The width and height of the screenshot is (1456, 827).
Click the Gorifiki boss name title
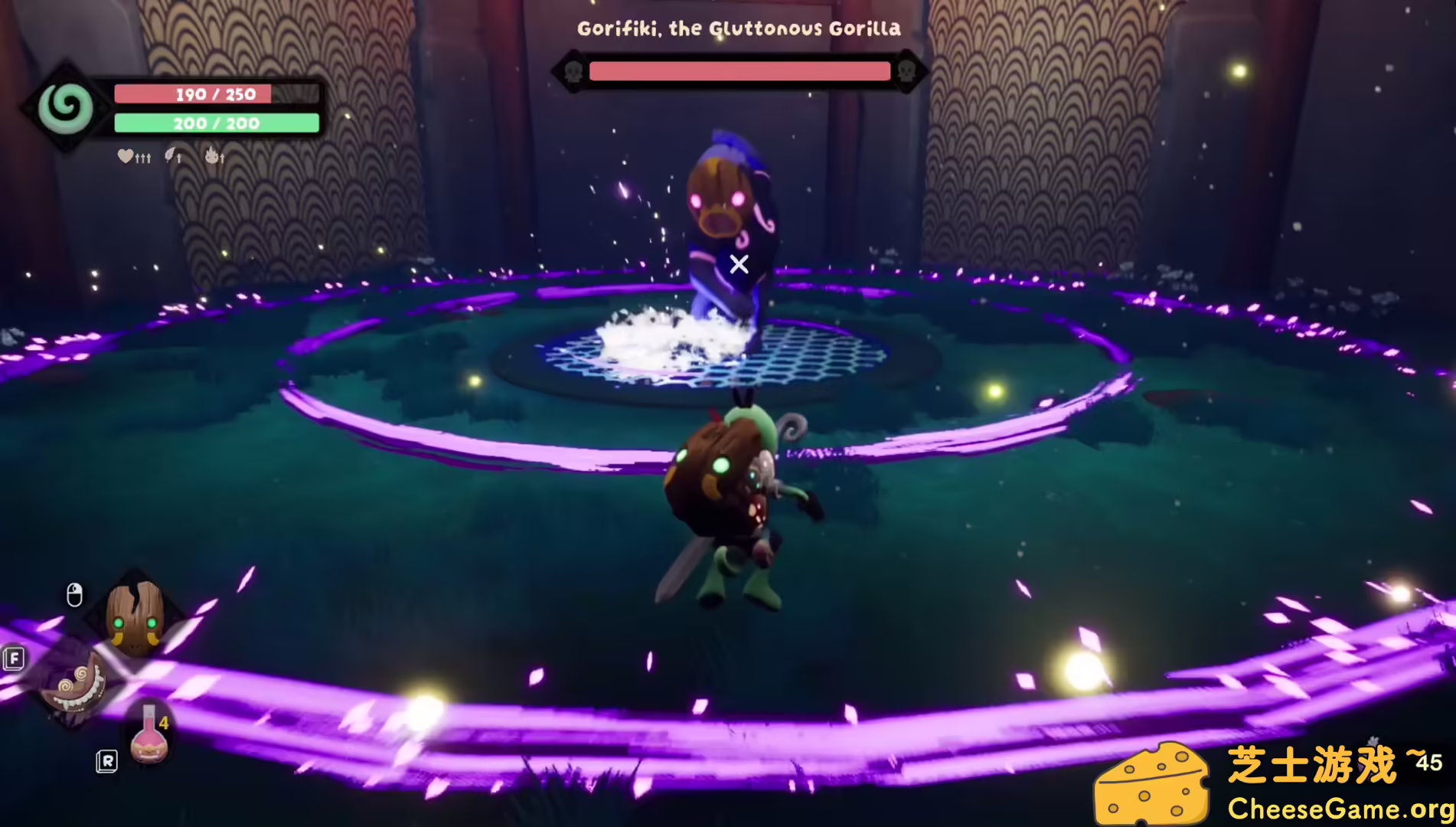738,28
